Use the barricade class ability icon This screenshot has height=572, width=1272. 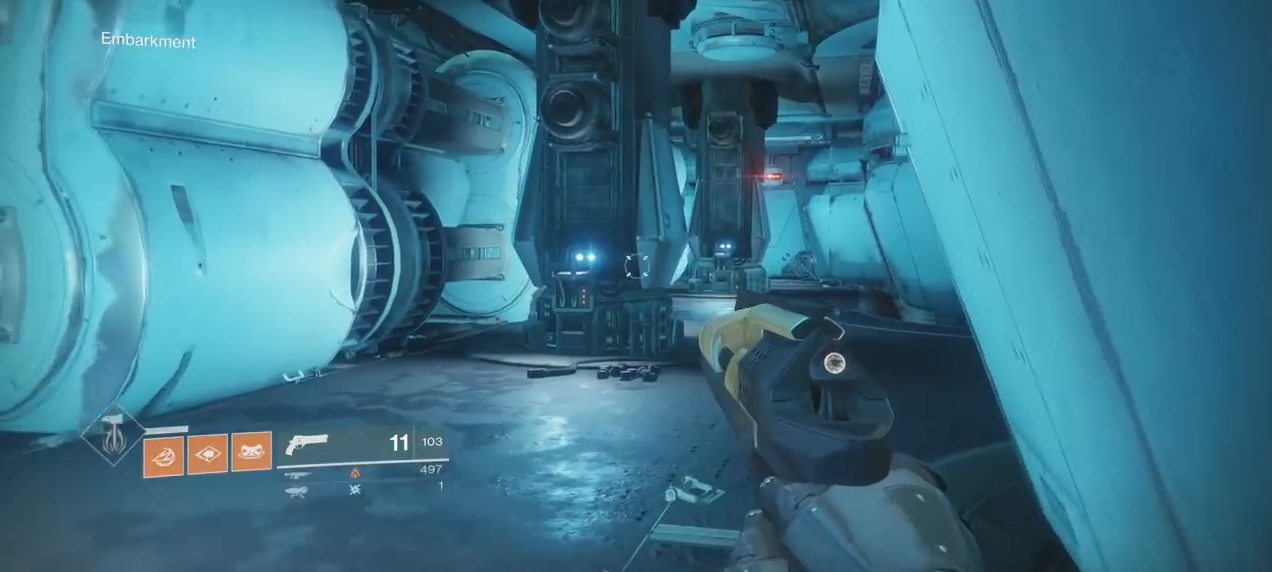pyautogui.click(x=251, y=451)
